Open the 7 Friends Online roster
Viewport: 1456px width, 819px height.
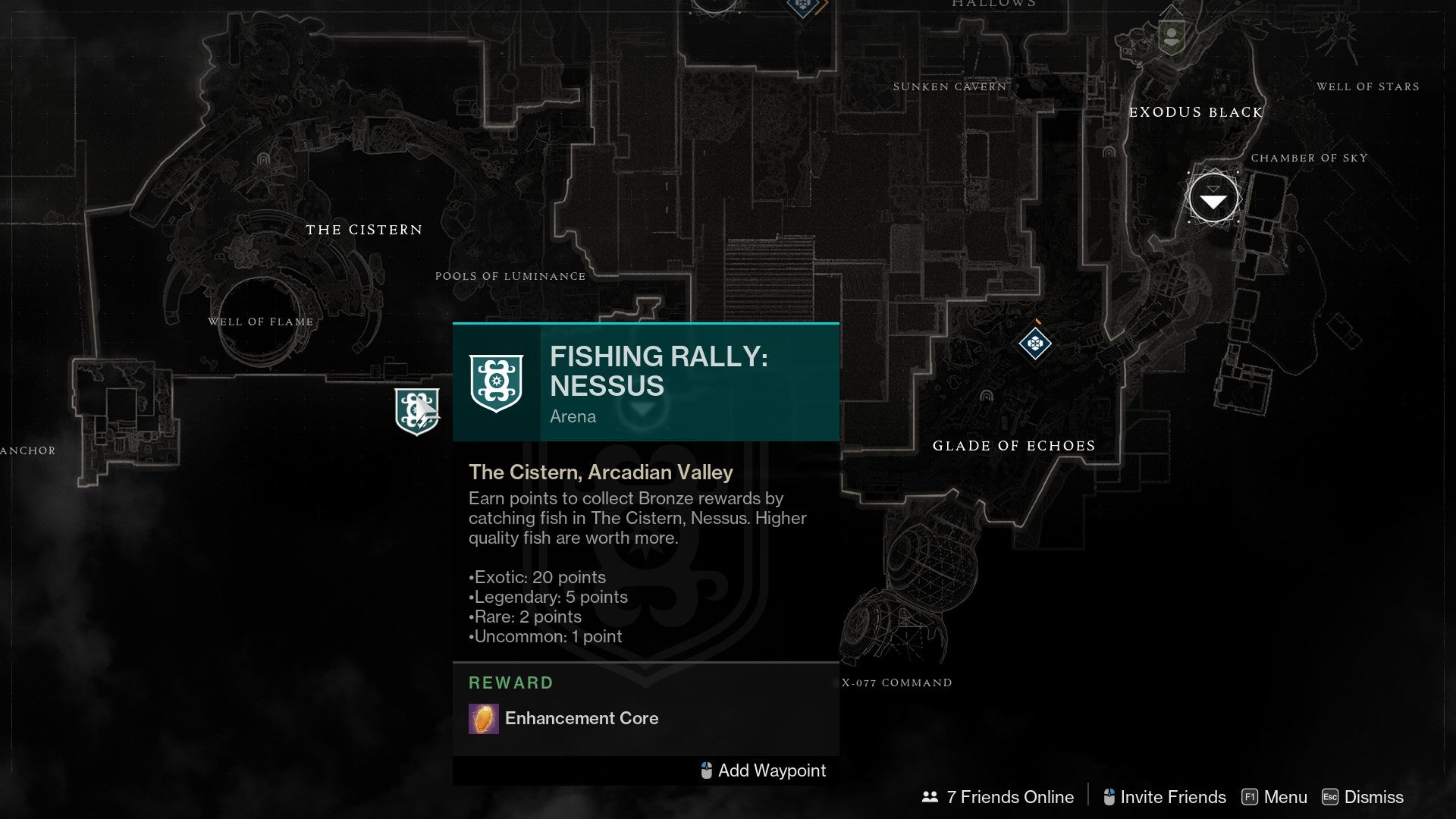[998, 797]
